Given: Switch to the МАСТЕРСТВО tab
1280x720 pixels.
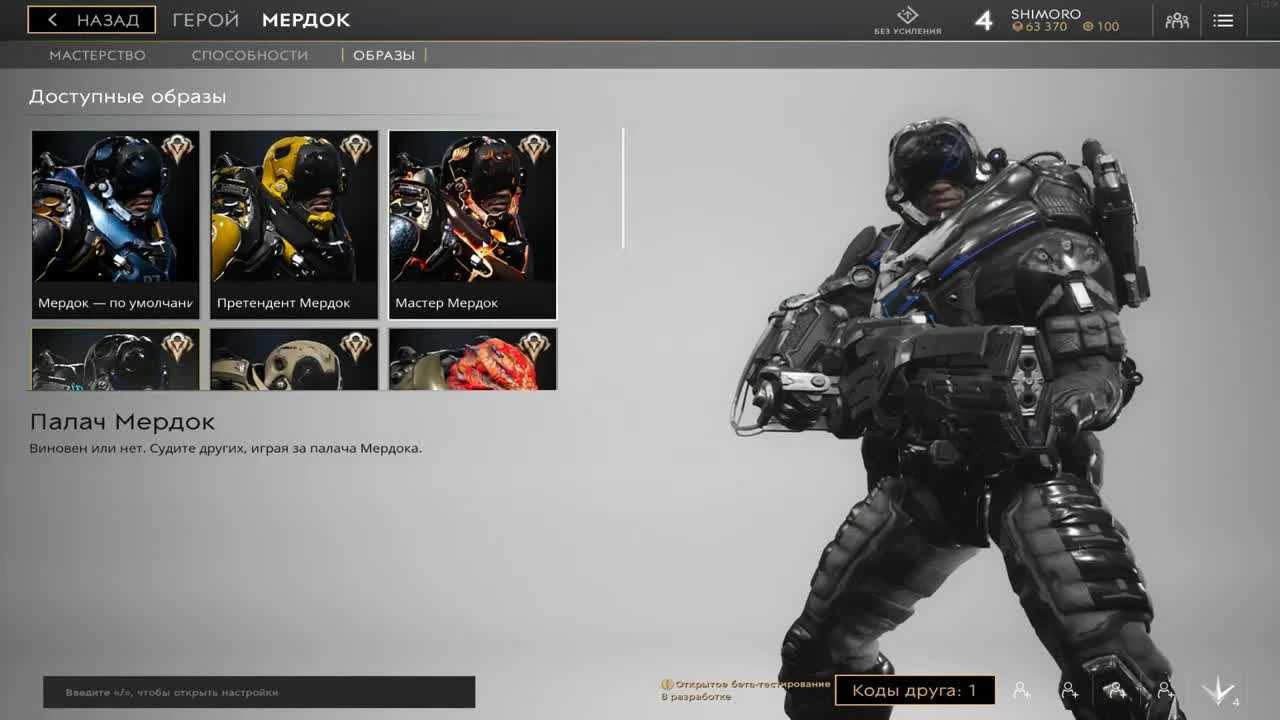Looking at the screenshot, I should [x=97, y=55].
